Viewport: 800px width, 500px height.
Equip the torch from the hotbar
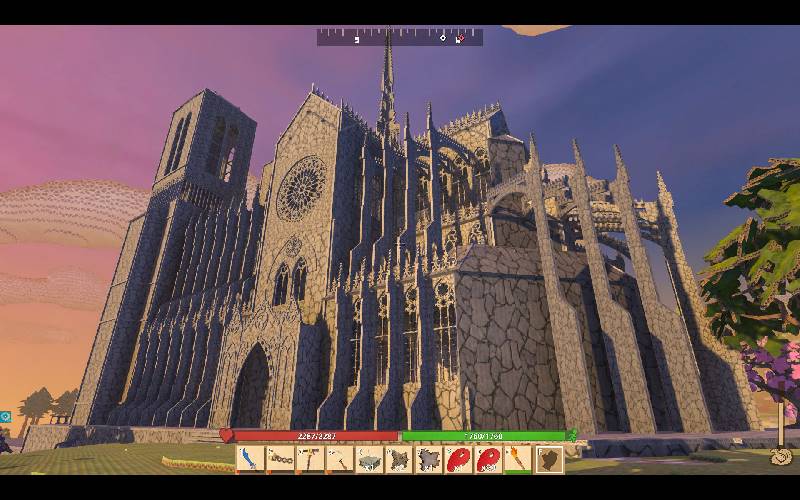(519, 459)
